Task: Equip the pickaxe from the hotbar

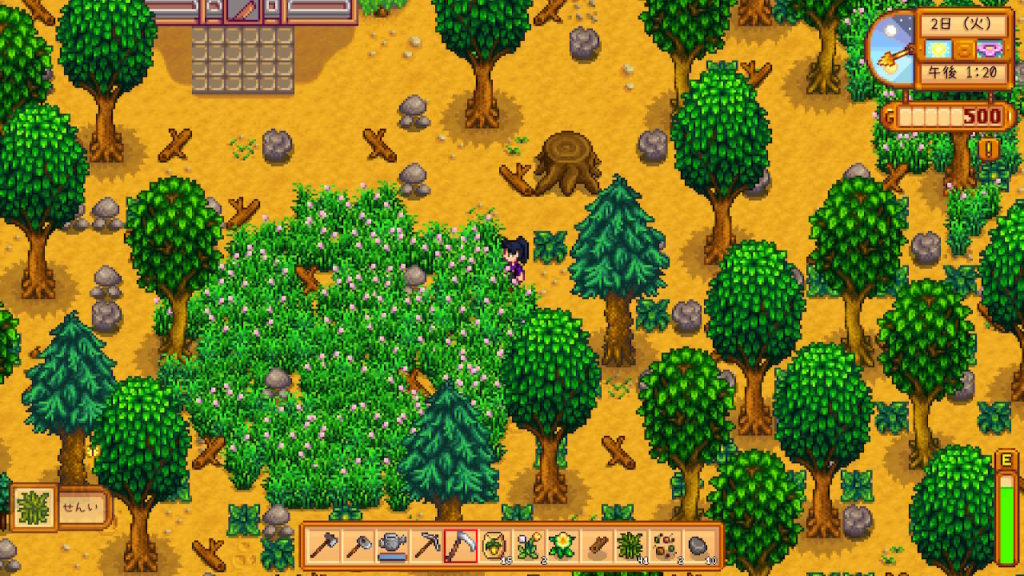Action: [426, 547]
